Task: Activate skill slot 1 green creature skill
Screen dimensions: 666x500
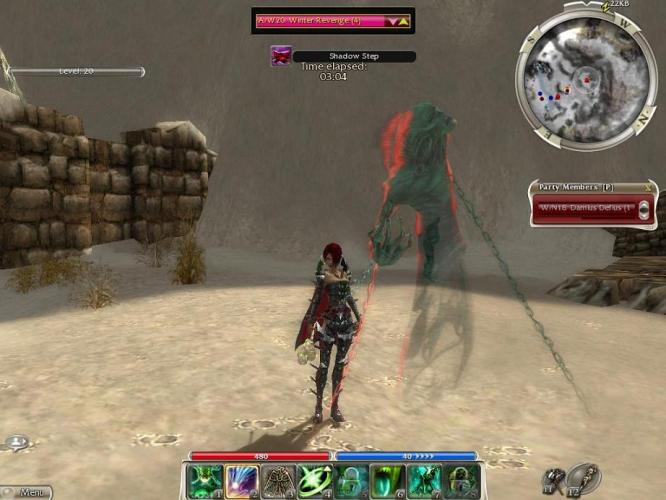Action: point(205,480)
